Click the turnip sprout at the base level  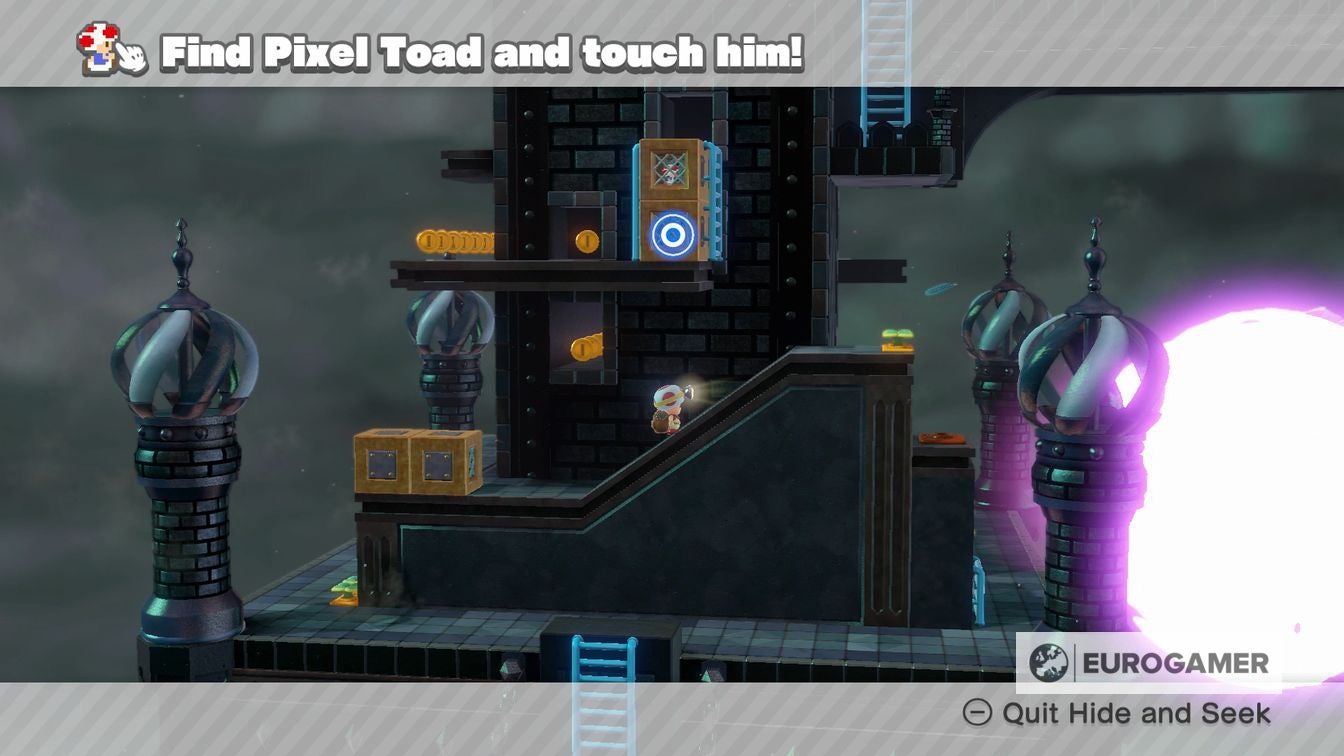point(345,591)
